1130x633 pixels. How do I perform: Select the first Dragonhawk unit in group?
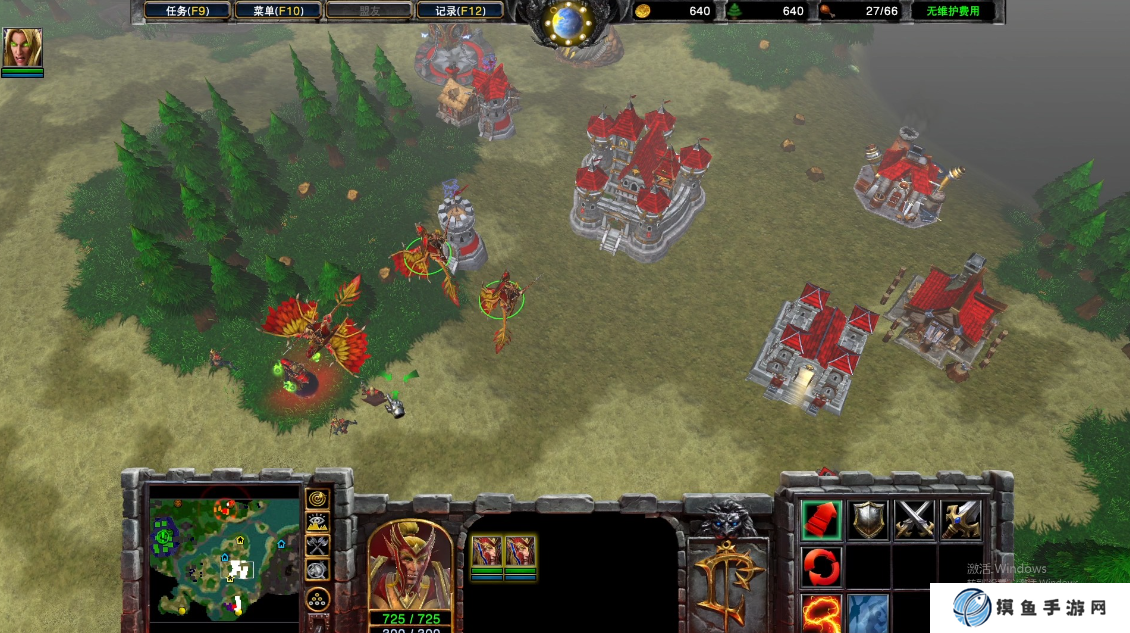tap(487, 553)
